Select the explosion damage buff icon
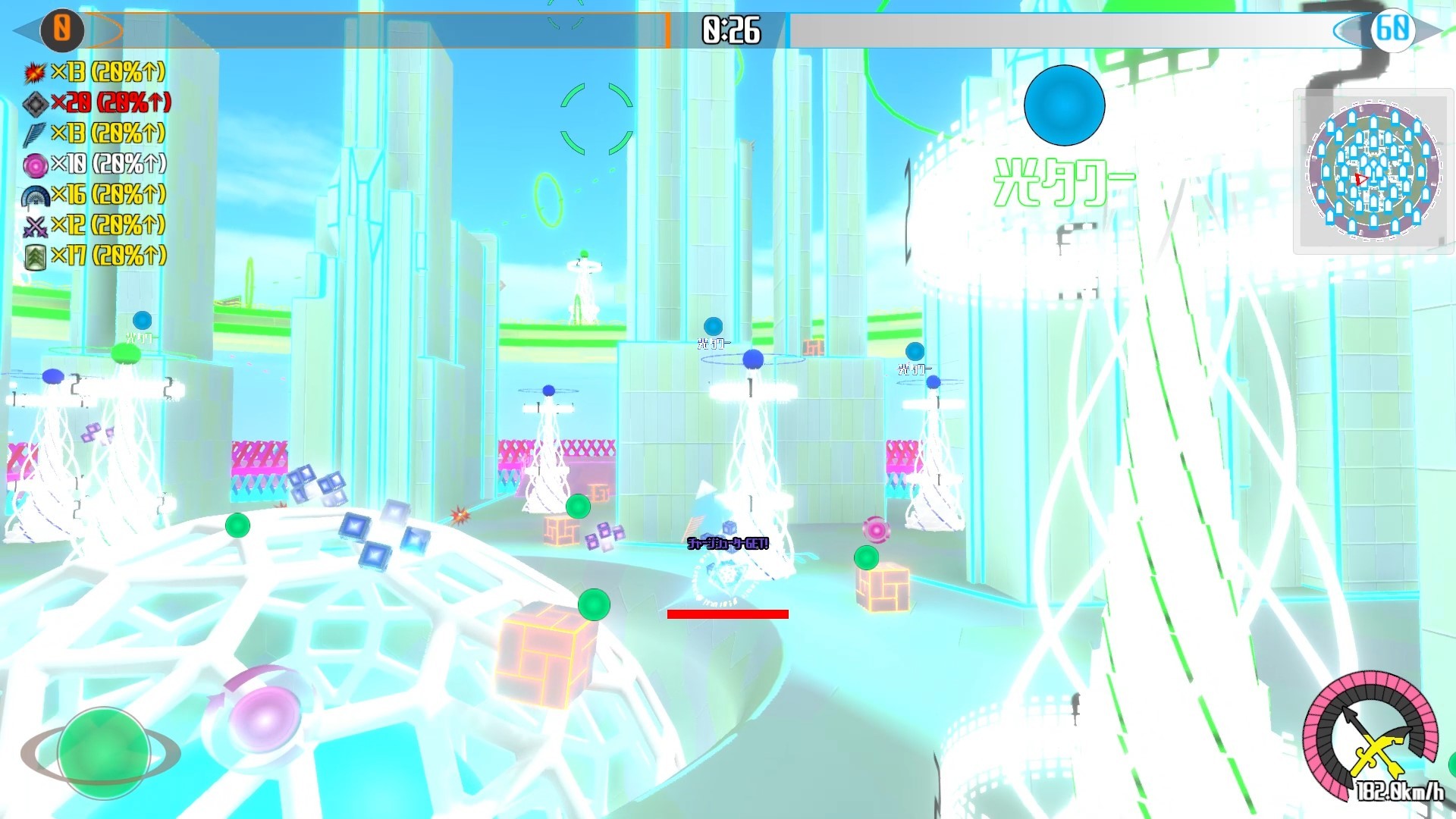1456x819 pixels. [x=35, y=74]
